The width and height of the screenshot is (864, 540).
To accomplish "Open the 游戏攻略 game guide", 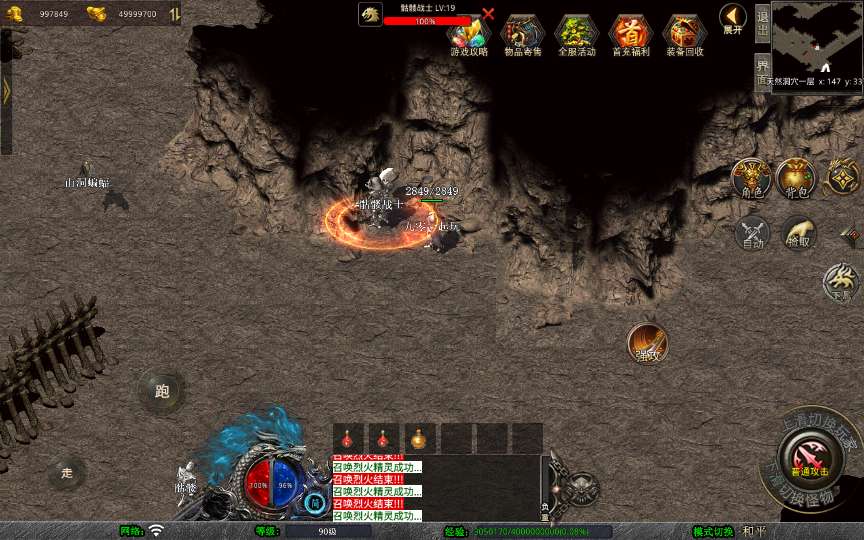I will tap(468, 34).
